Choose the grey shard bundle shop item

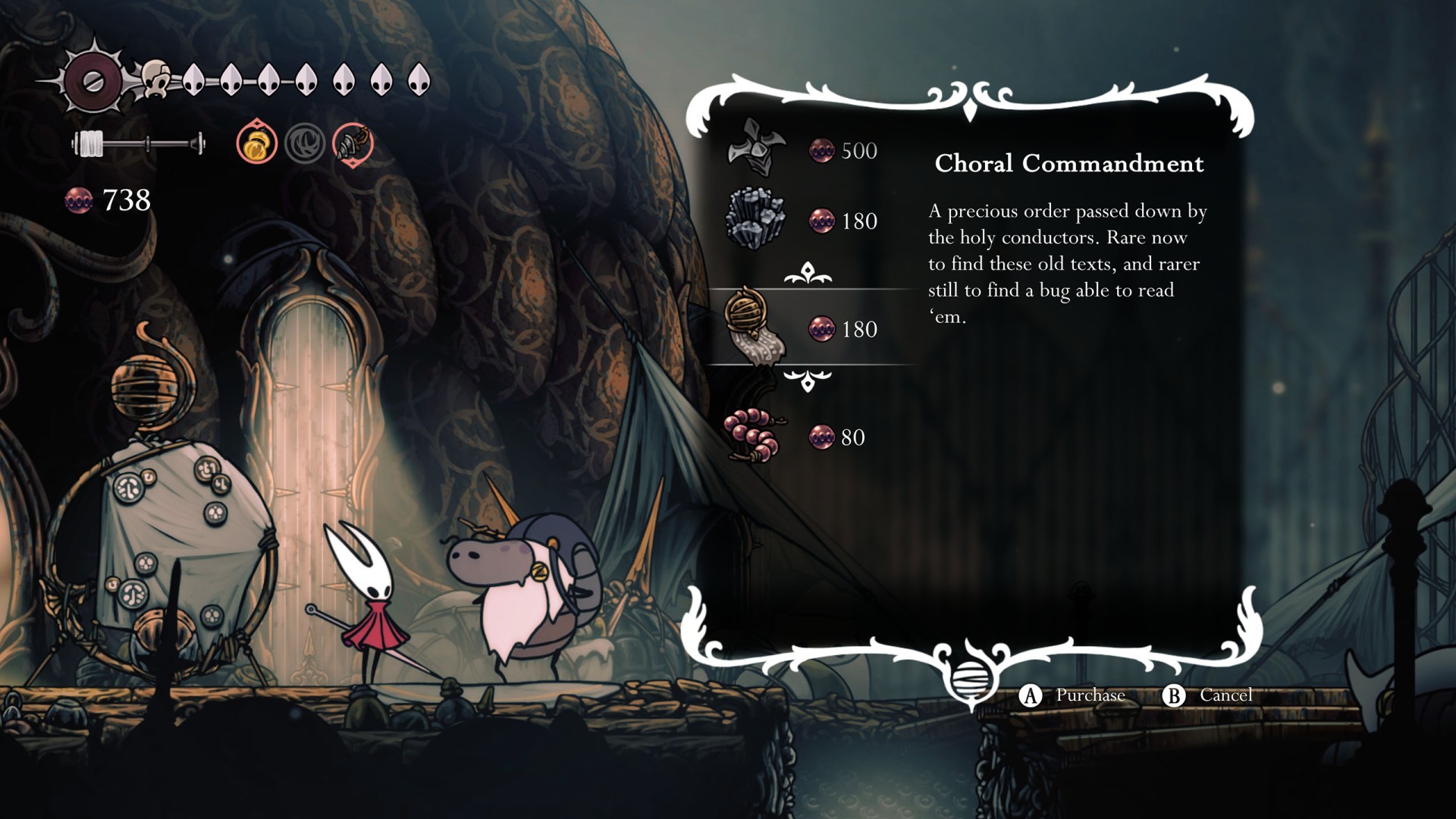point(754,219)
